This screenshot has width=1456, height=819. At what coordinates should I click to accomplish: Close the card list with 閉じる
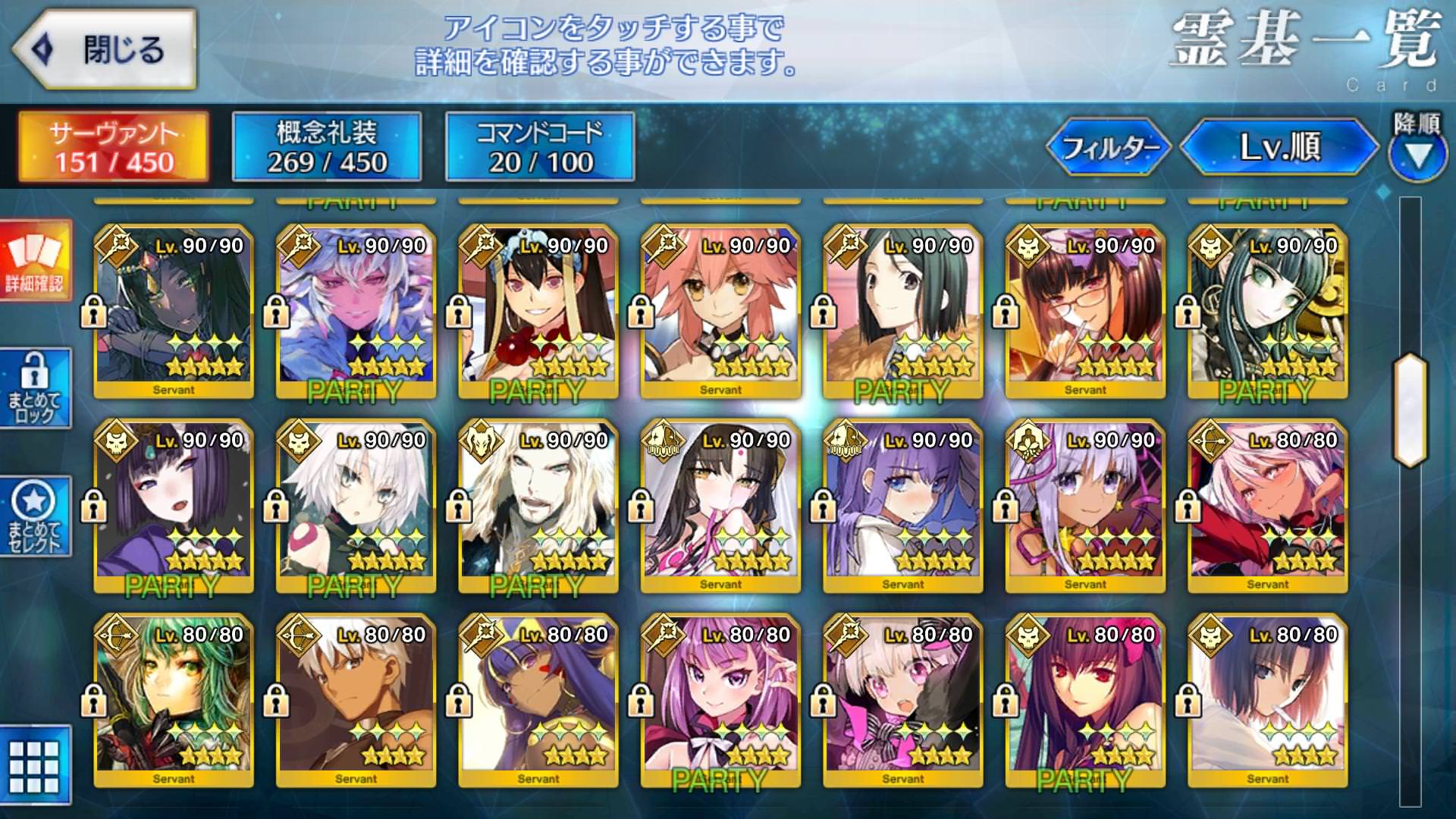[105, 49]
